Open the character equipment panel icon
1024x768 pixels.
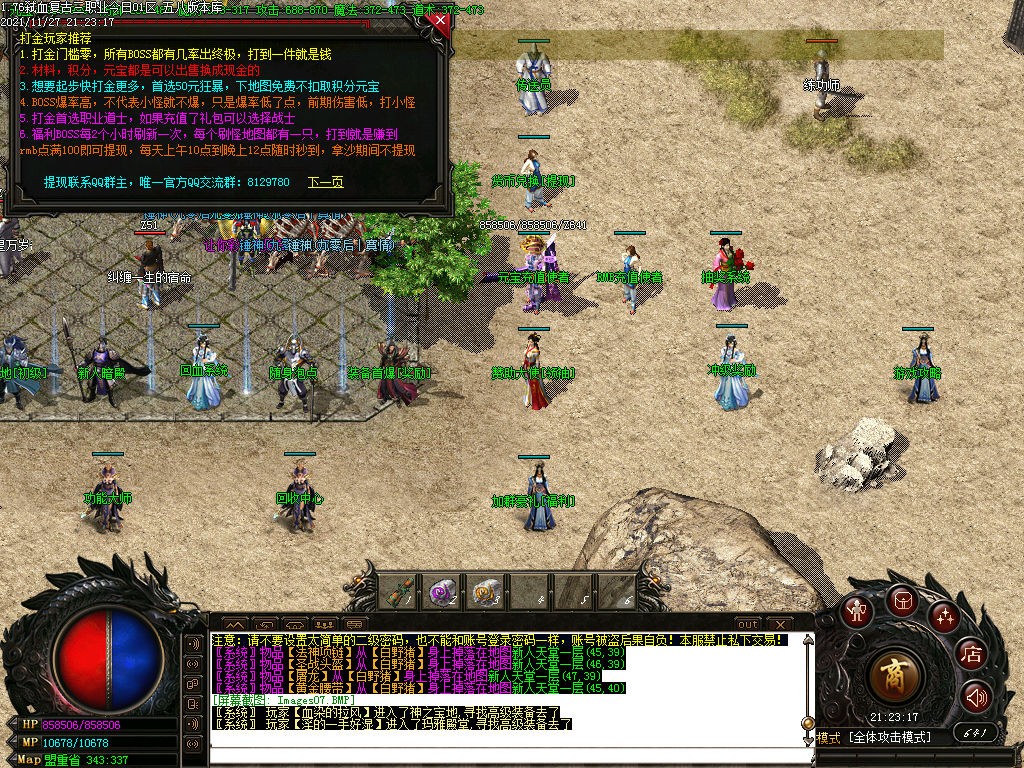click(x=855, y=610)
